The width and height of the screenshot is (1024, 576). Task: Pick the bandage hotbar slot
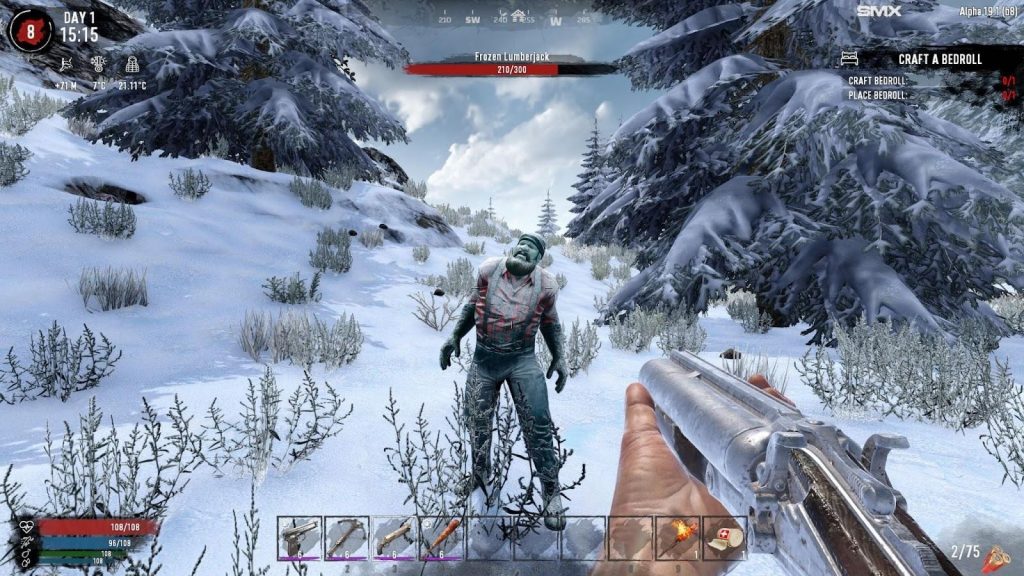(726, 538)
